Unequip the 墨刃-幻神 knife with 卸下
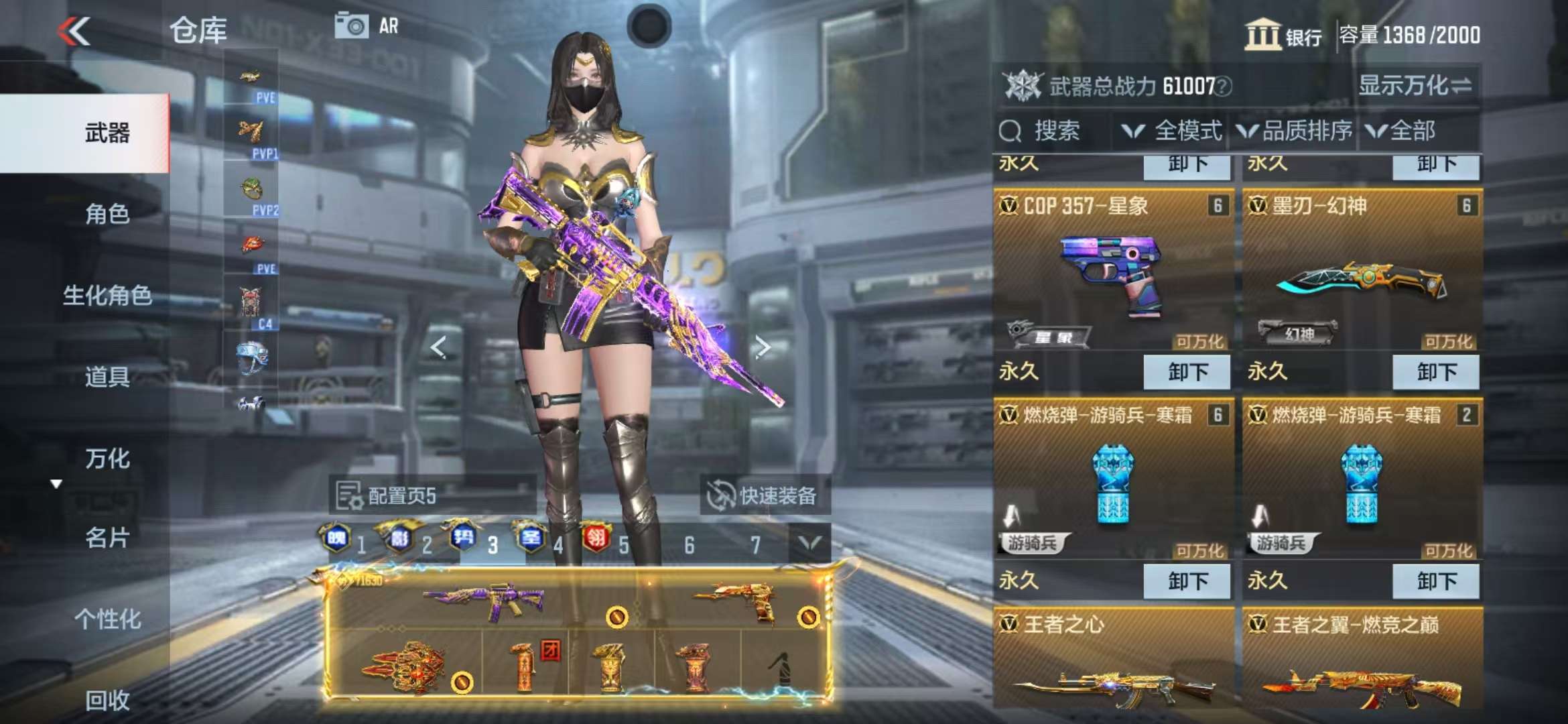The width and height of the screenshot is (1568, 724). pyautogui.click(x=1435, y=372)
